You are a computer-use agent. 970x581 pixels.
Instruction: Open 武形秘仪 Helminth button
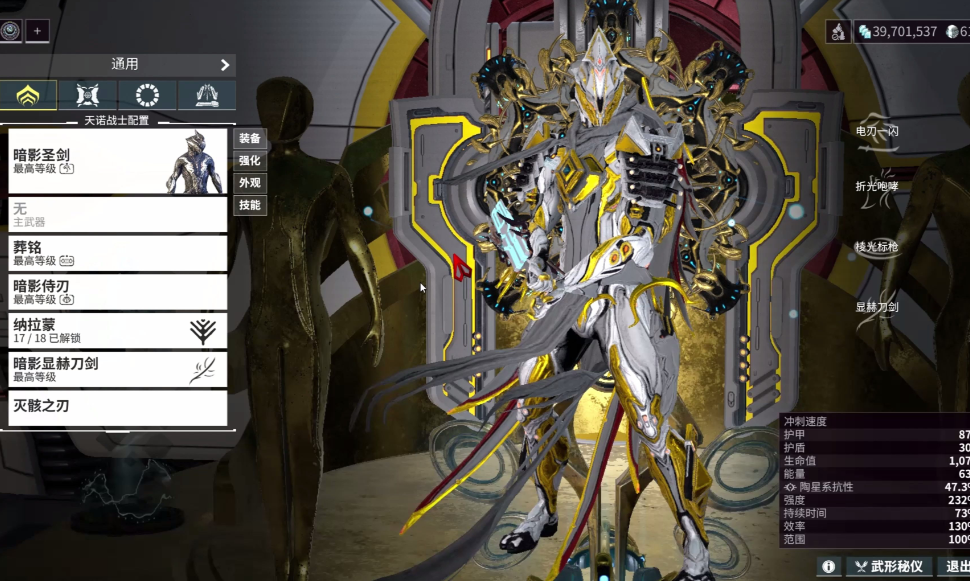(889, 567)
